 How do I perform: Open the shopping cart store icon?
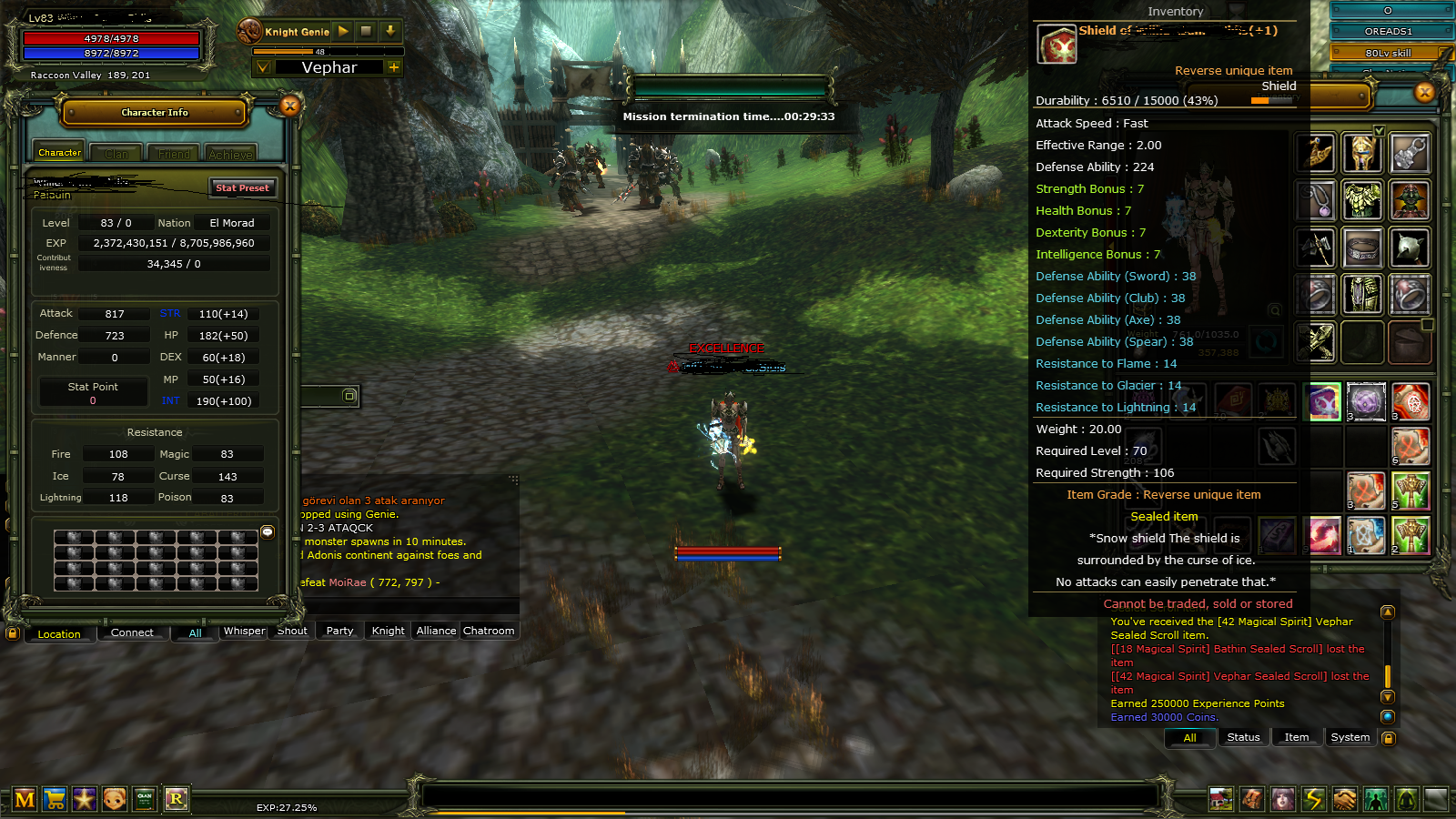[55, 799]
